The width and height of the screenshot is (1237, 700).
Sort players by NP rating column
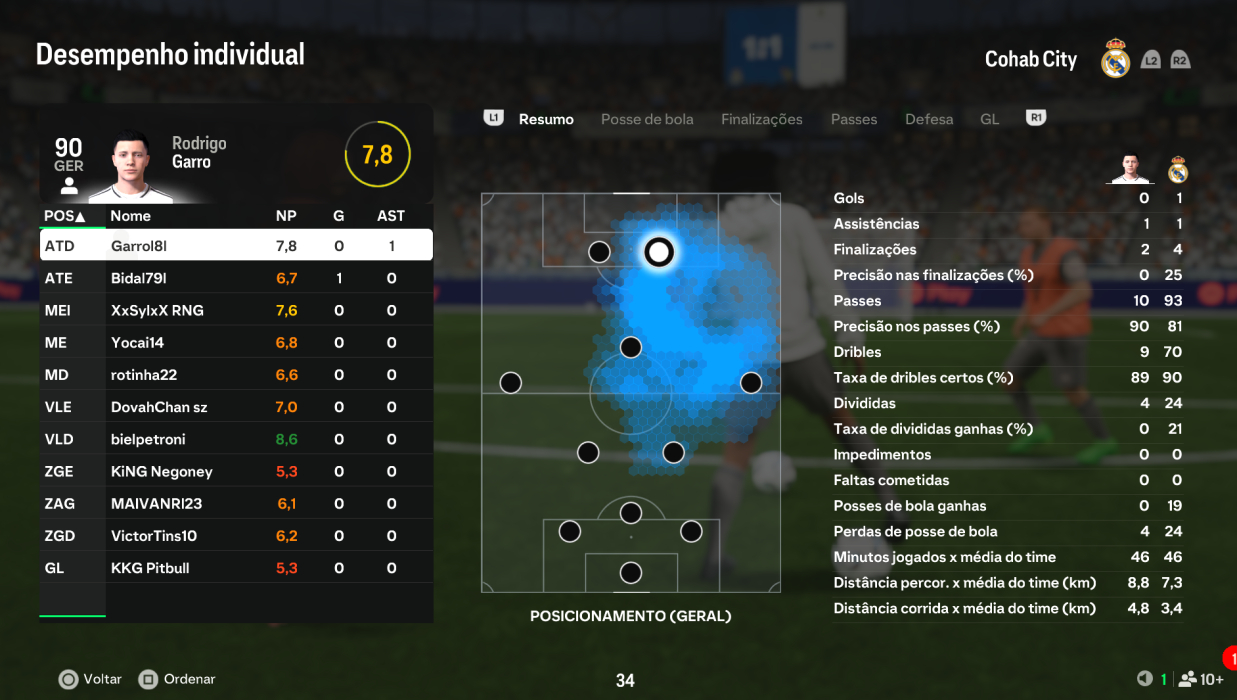pyautogui.click(x=286, y=216)
